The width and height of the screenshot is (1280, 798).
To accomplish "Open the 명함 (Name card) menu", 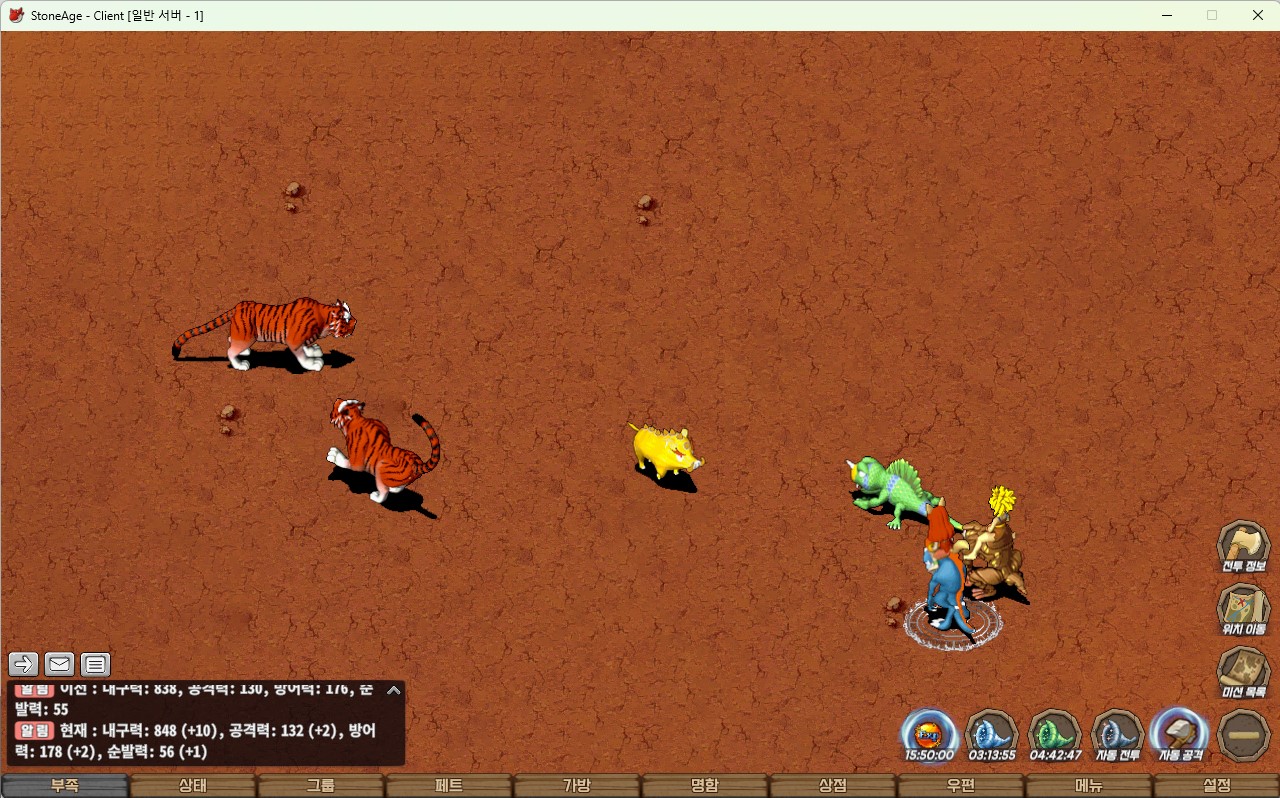I will coord(705,786).
